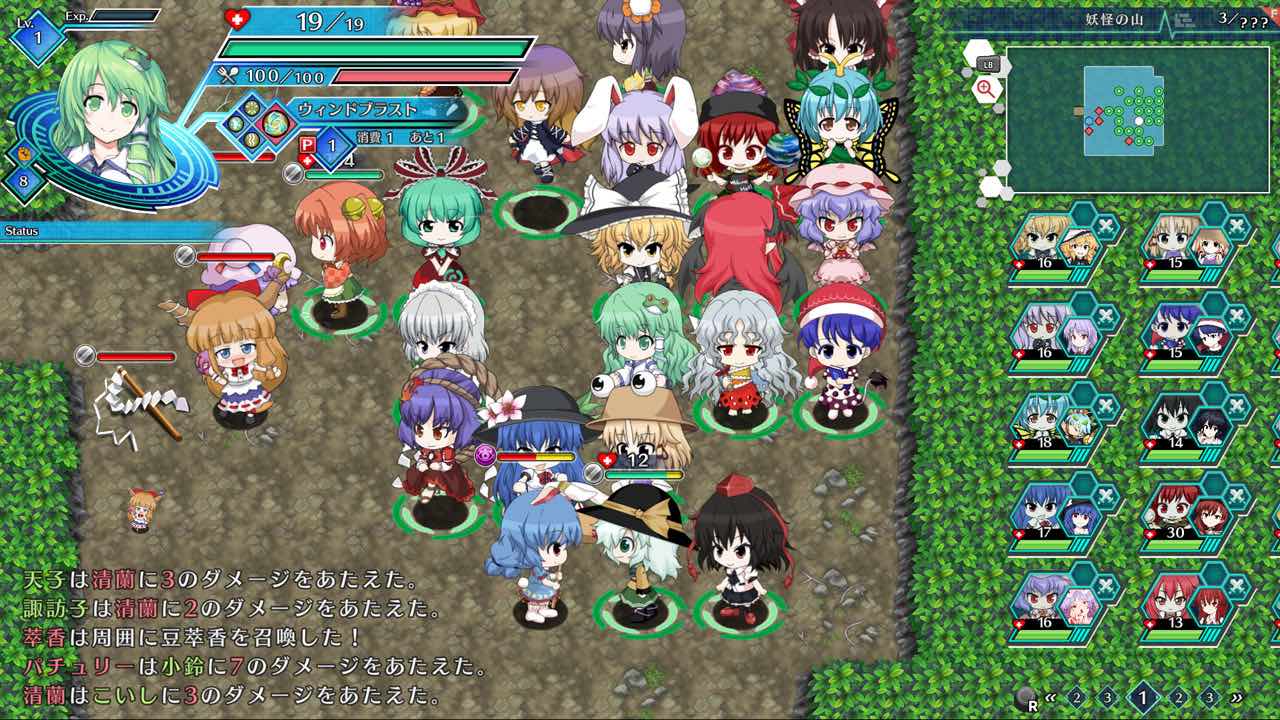
Task: Jump back with the « double-arrow pager control
Action: click(x=1050, y=697)
